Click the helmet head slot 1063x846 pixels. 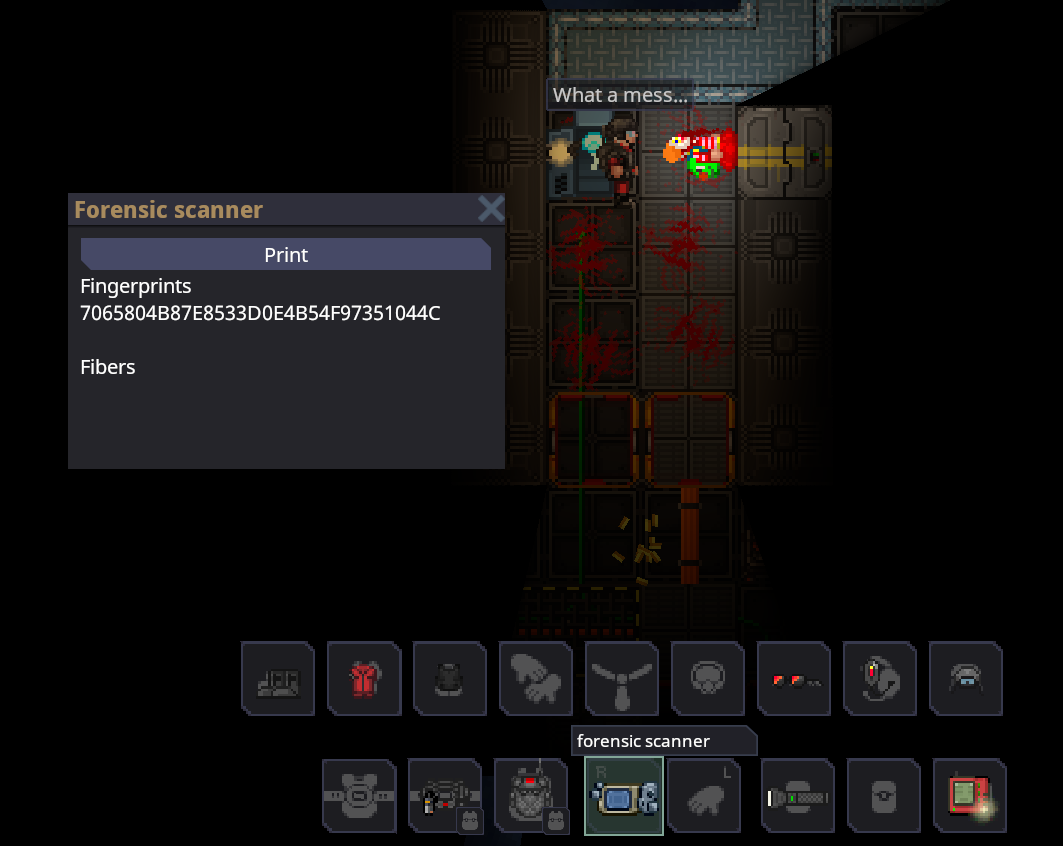pos(966,679)
